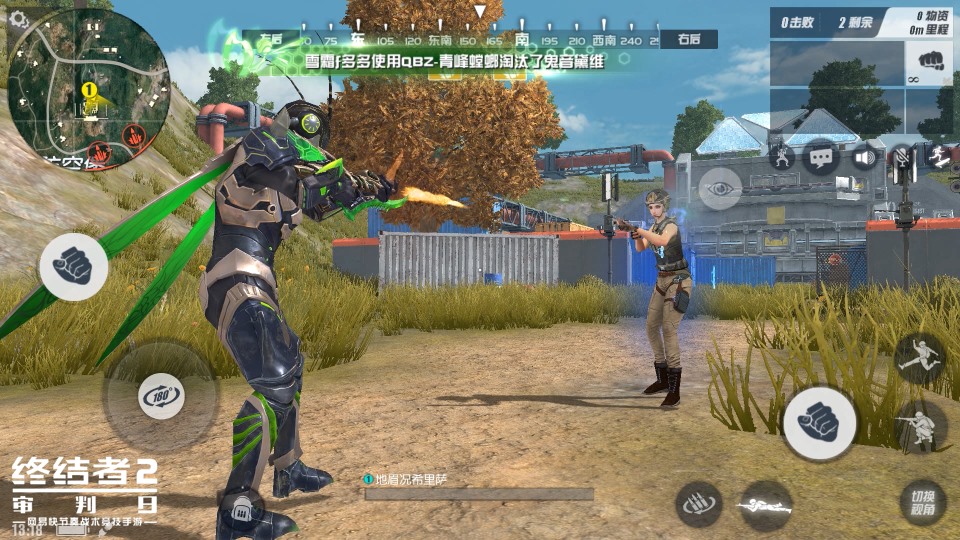
Task: Activate the skateboard rider icon
Action: (940, 157)
